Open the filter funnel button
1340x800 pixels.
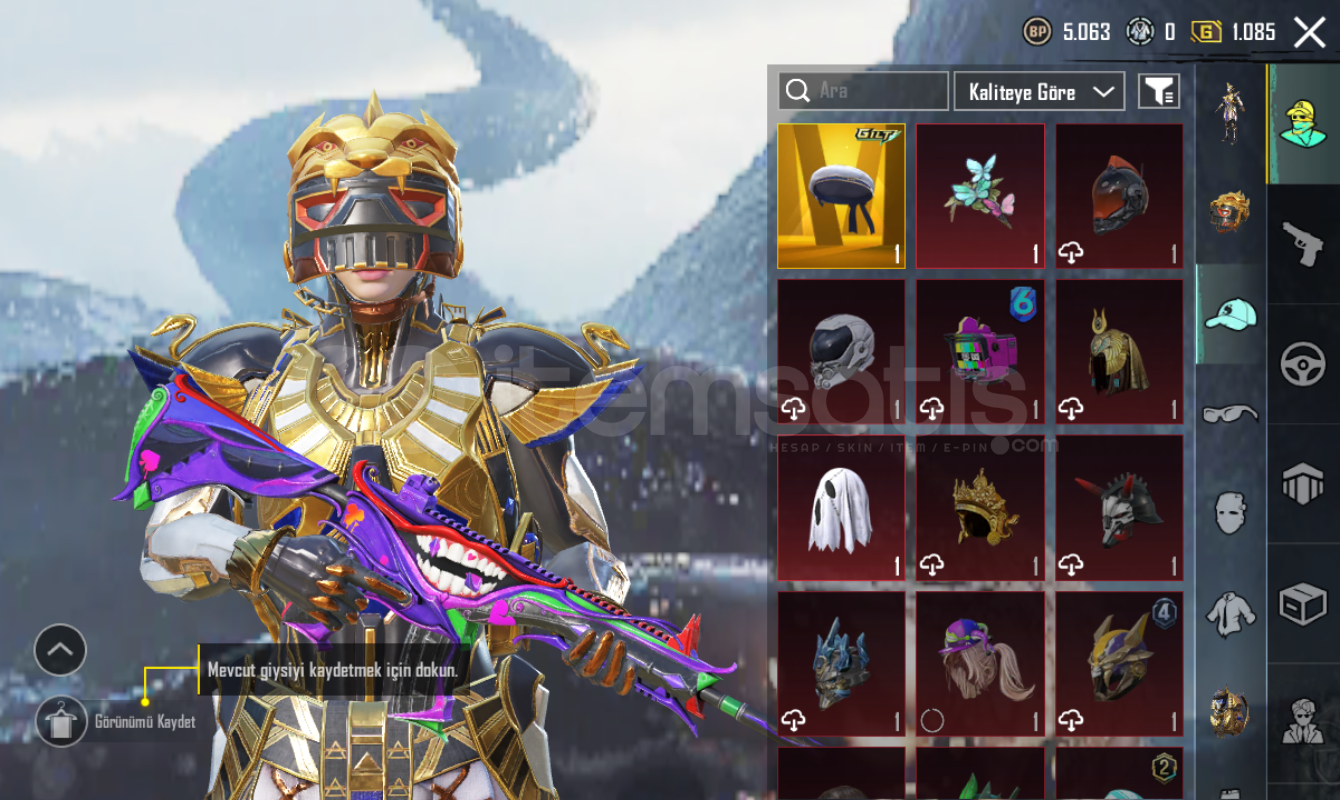1159,92
